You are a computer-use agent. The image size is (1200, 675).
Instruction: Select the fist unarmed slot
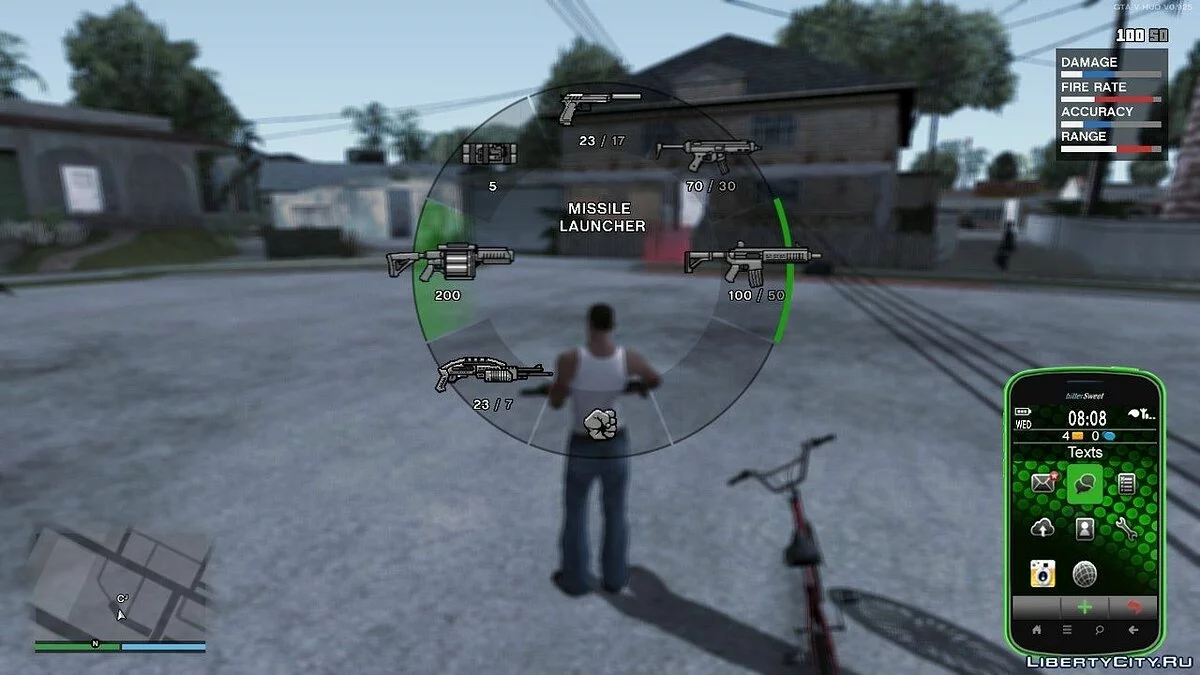tap(600, 424)
